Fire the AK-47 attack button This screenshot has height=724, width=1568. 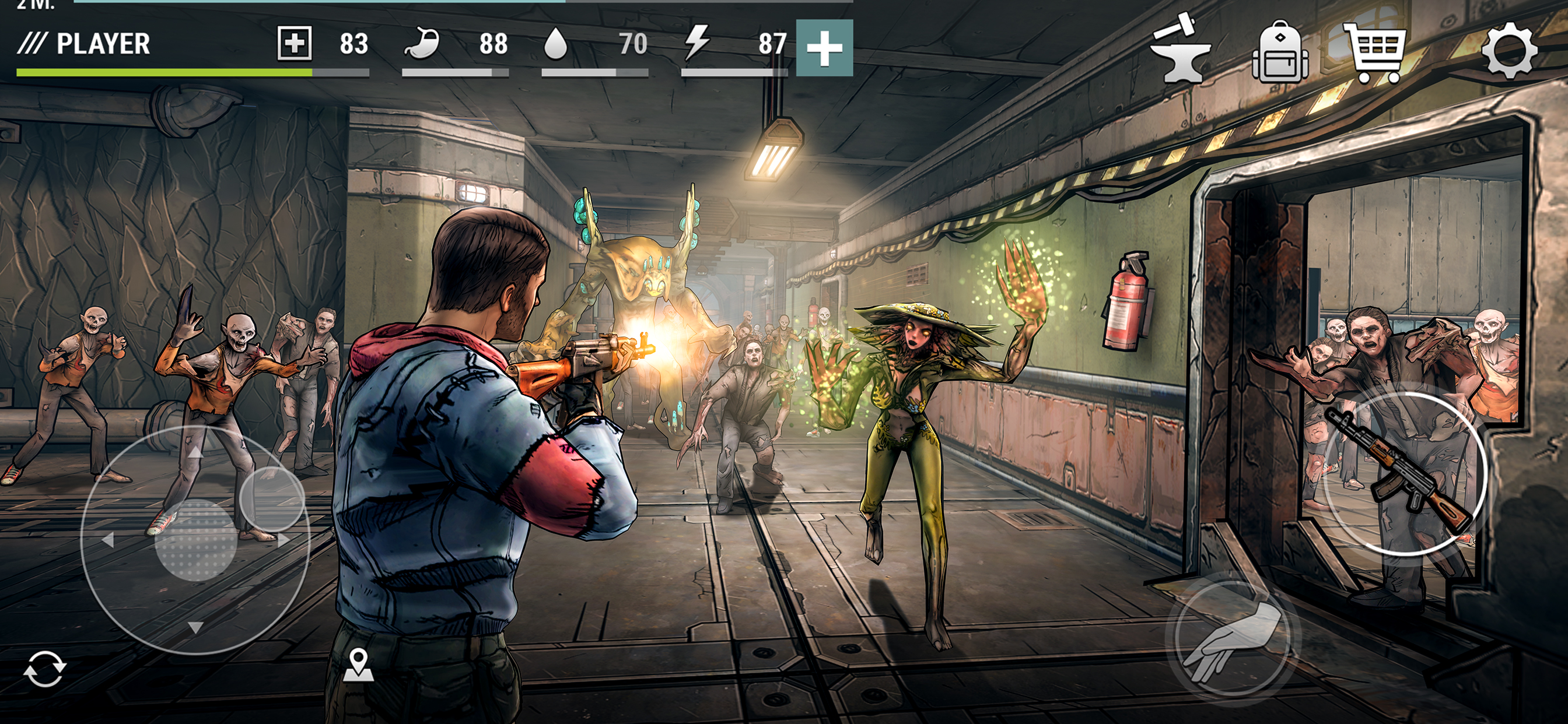pyautogui.click(x=1404, y=474)
